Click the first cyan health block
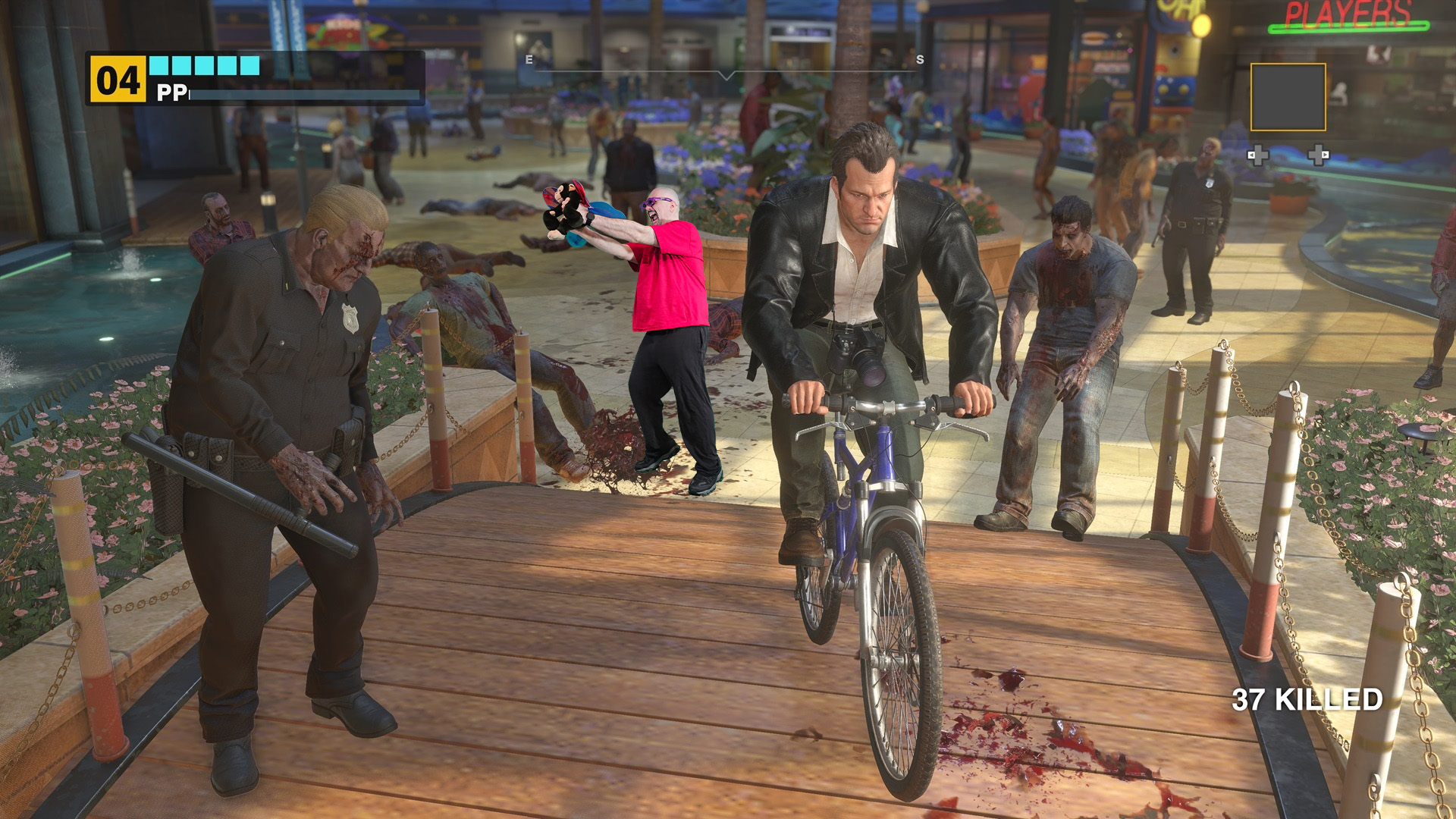The width and height of the screenshot is (1456, 819). (160, 64)
